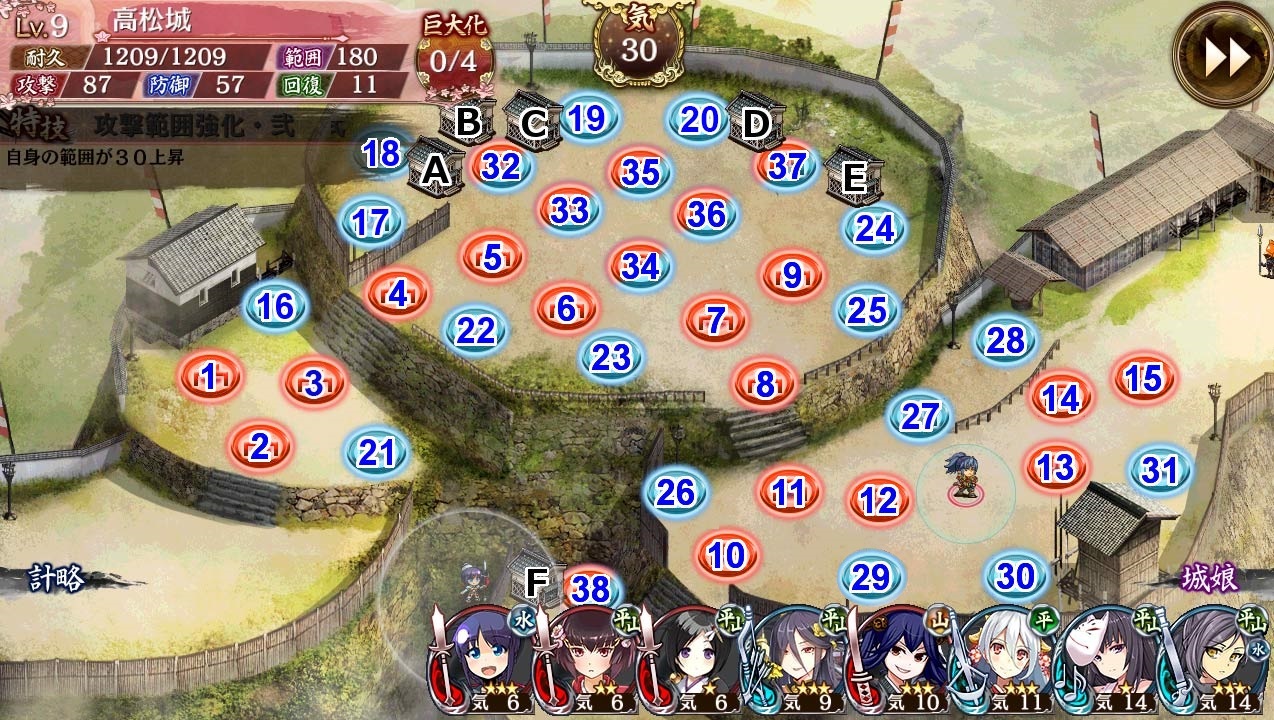1274x720 pixels.
Task: Open the 城娘 castle girl panel
Action: [x=1210, y=578]
